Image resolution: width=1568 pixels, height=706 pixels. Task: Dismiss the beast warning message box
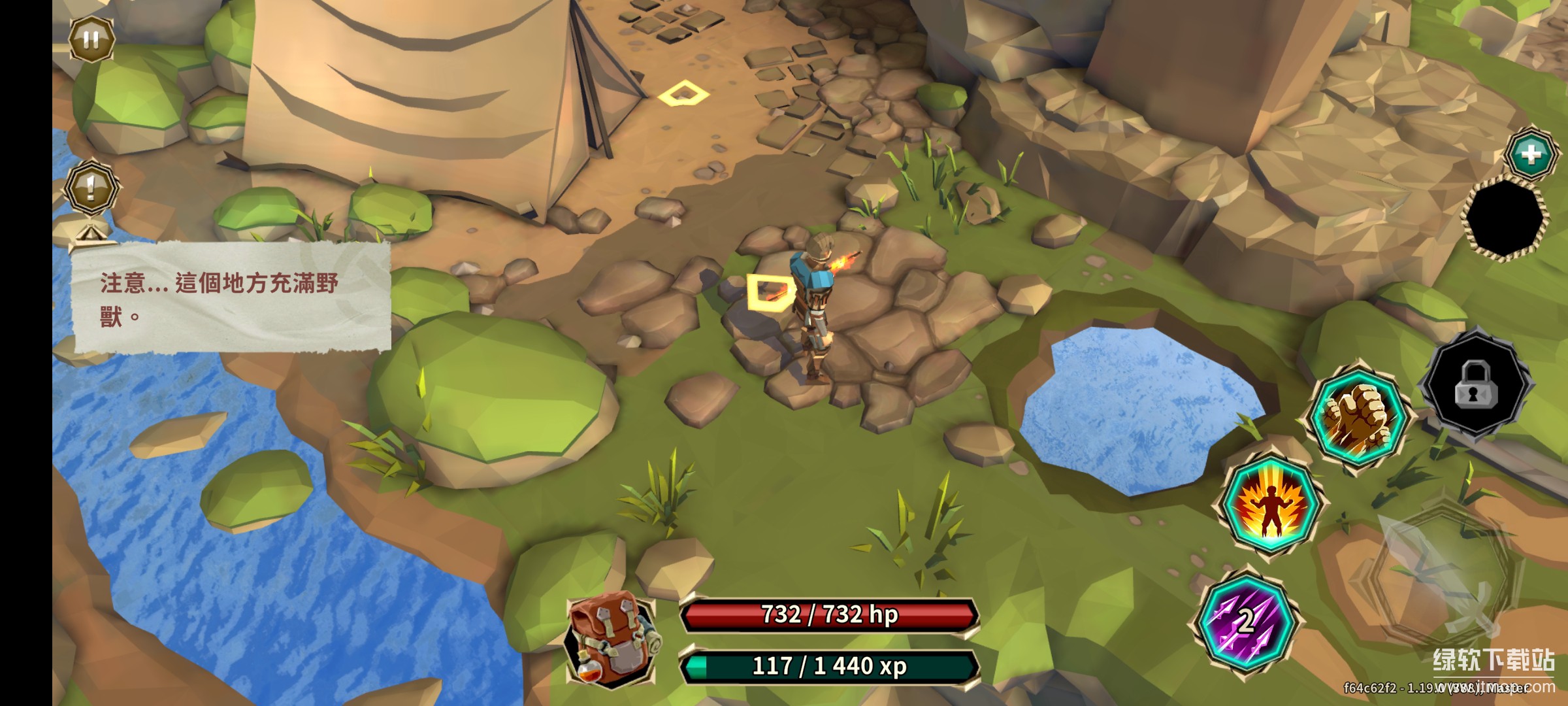pyautogui.click(x=232, y=298)
